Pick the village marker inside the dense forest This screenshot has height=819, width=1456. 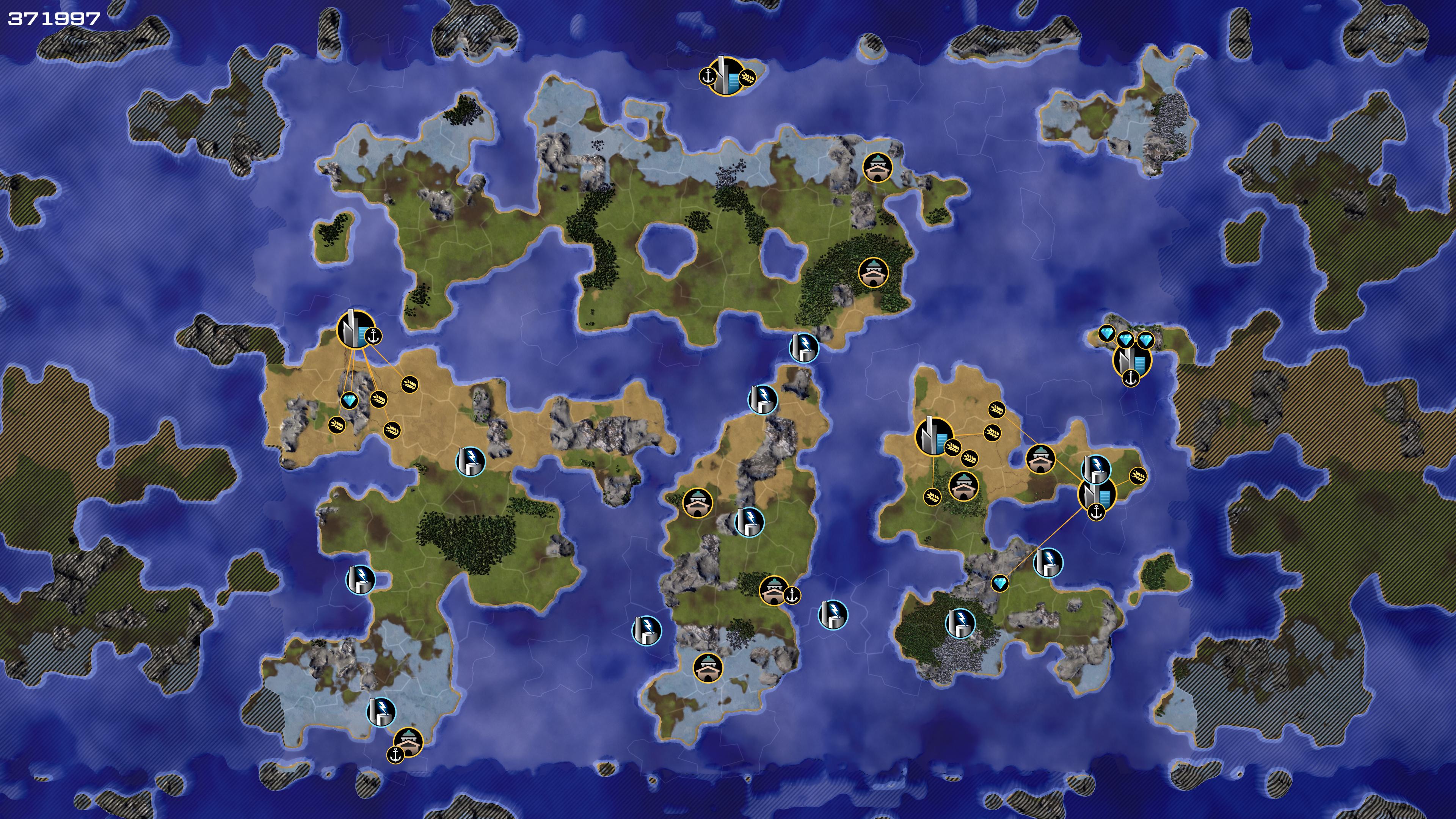click(x=873, y=273)
